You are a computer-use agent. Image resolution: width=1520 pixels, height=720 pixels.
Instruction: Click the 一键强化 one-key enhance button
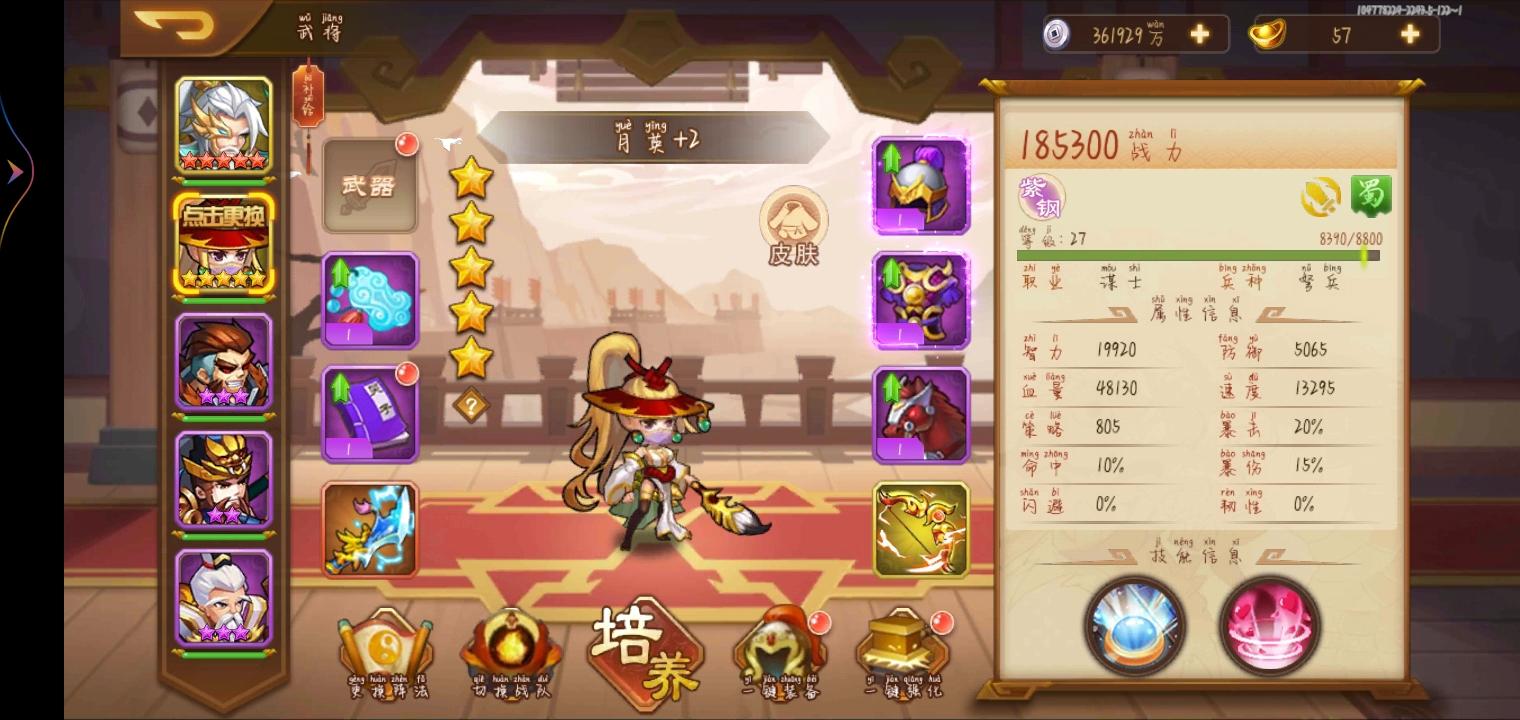click(x=898, y=650)
